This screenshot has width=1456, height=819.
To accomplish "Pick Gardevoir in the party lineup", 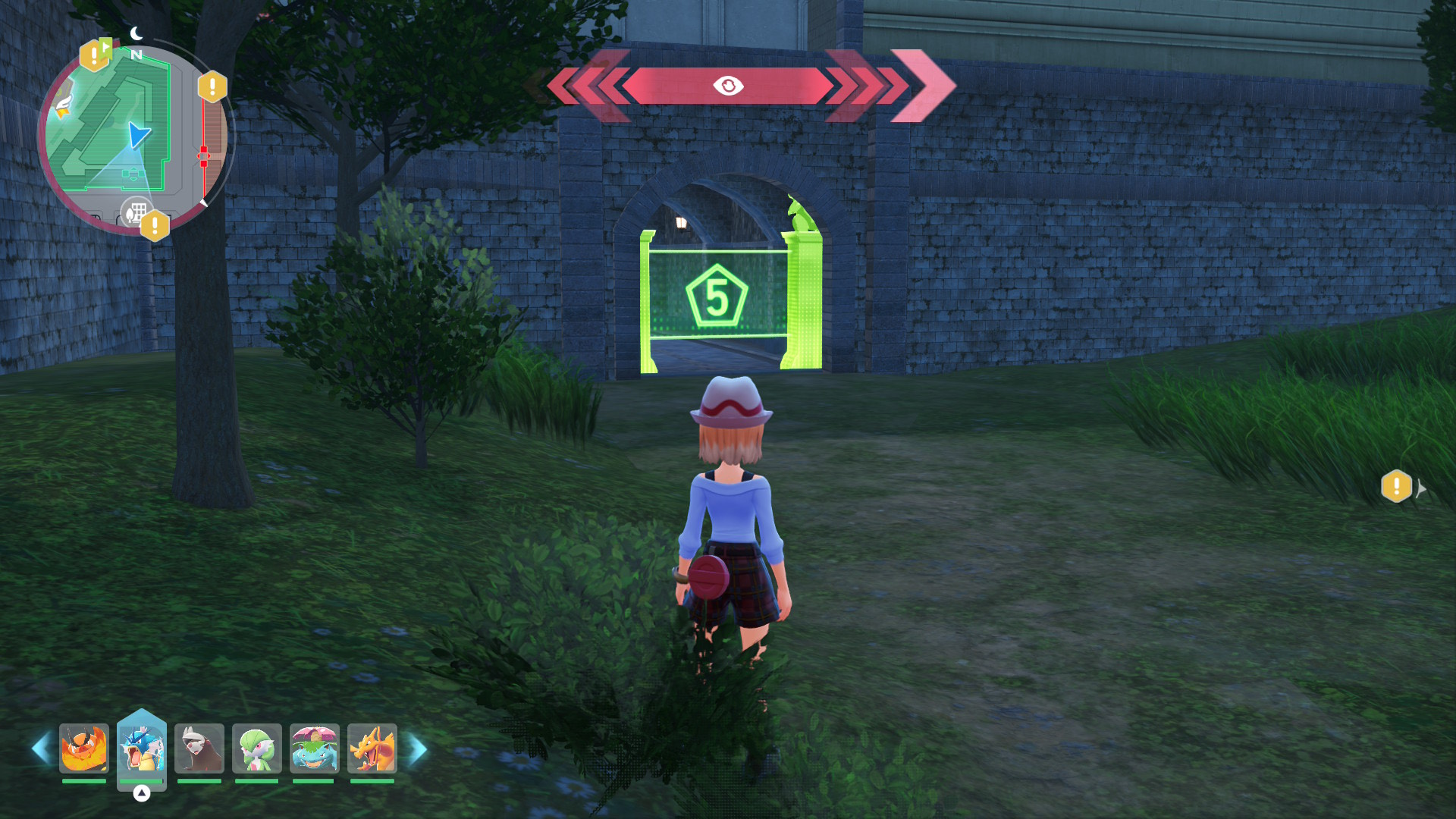I will [x=257, y=748].
